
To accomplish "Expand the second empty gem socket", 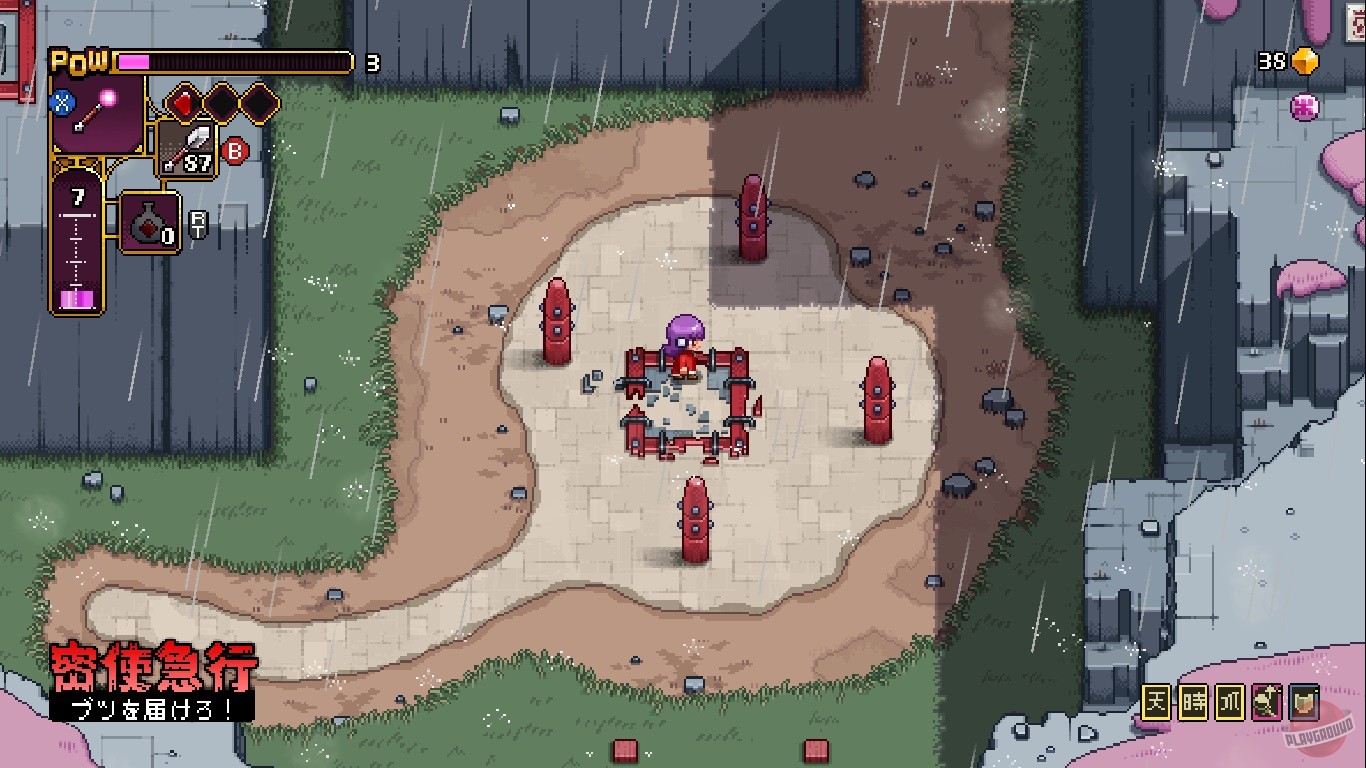I will pos(258,104).
